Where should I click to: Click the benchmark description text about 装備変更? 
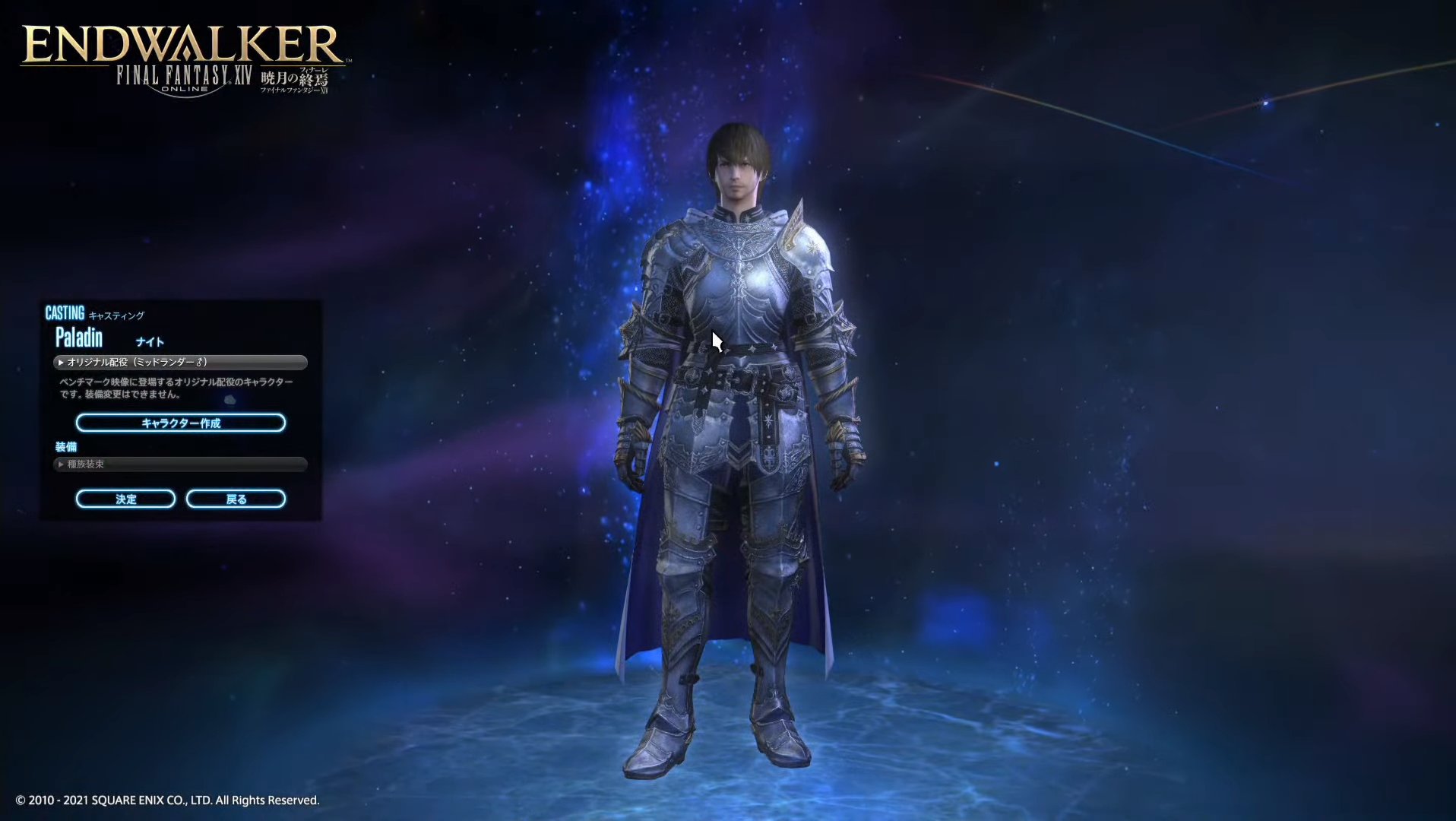coord(176,388)
